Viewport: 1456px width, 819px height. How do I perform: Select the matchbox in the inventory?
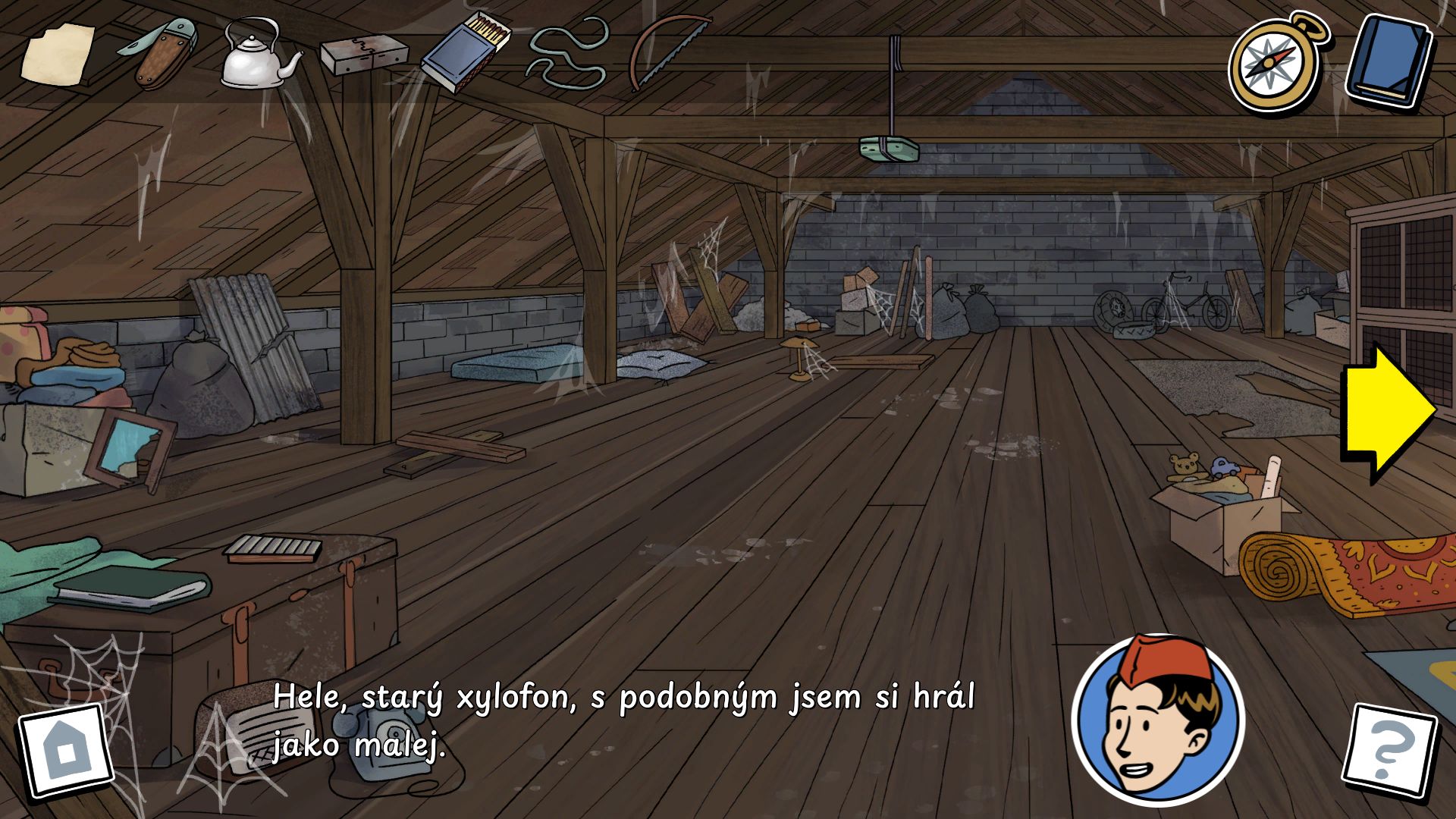click(x=466, y=53)
